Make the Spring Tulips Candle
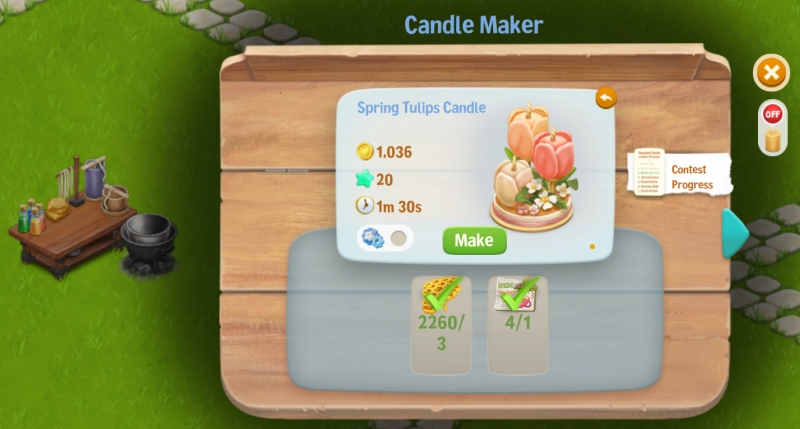This screenshot has width=800, height=429. (474, 240)
